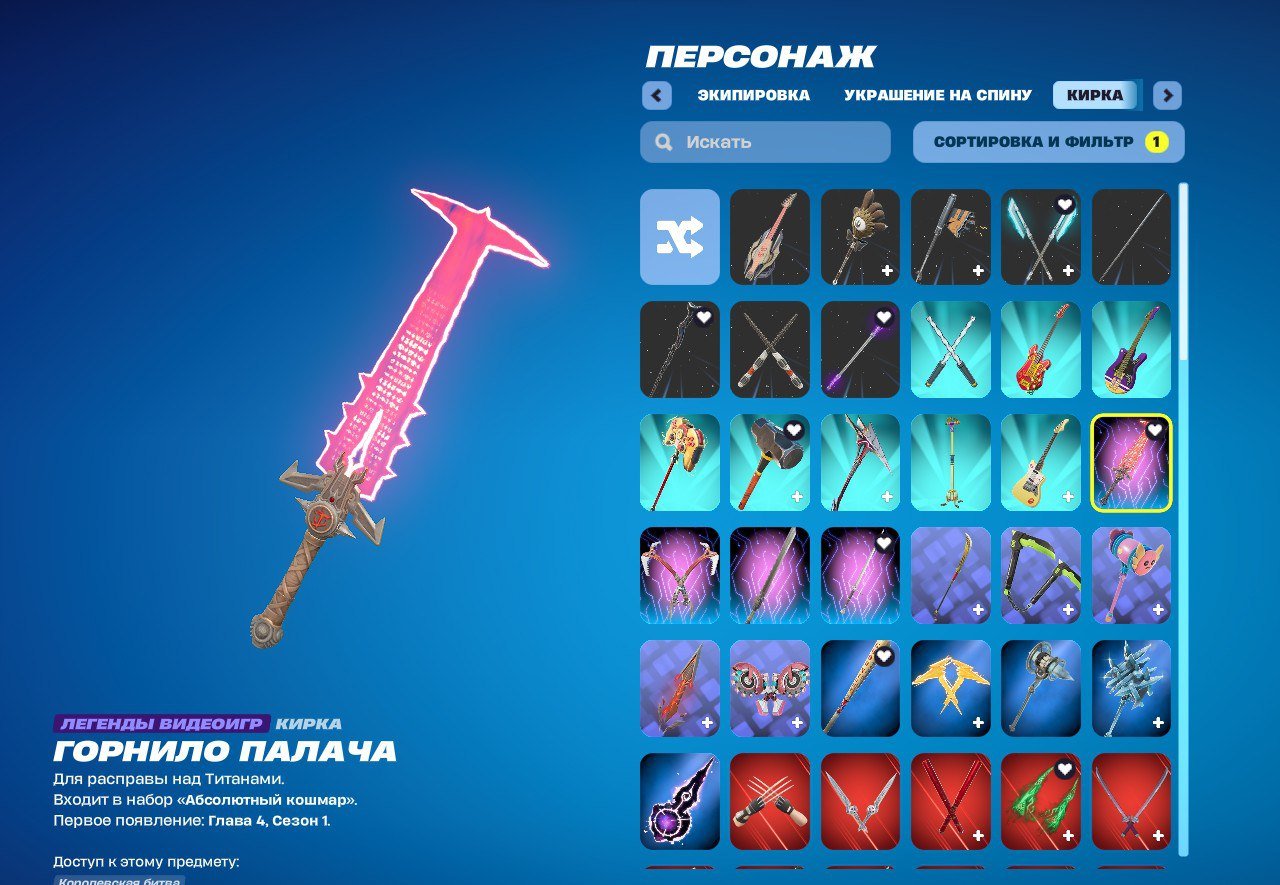
Task: Select the red electric guitar pickaxe
Action: pos(1041,351)
